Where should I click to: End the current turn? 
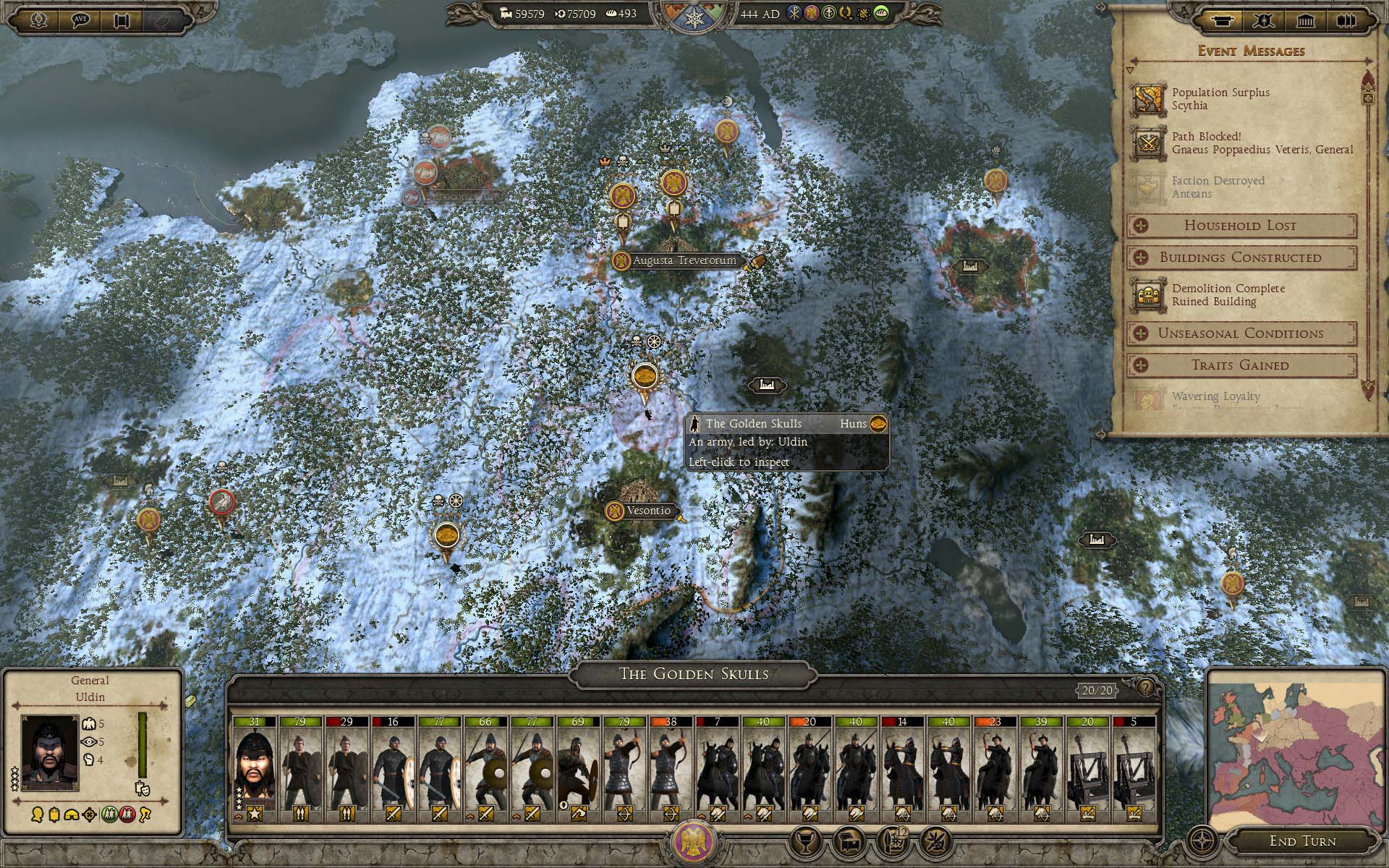[1302, 841]
